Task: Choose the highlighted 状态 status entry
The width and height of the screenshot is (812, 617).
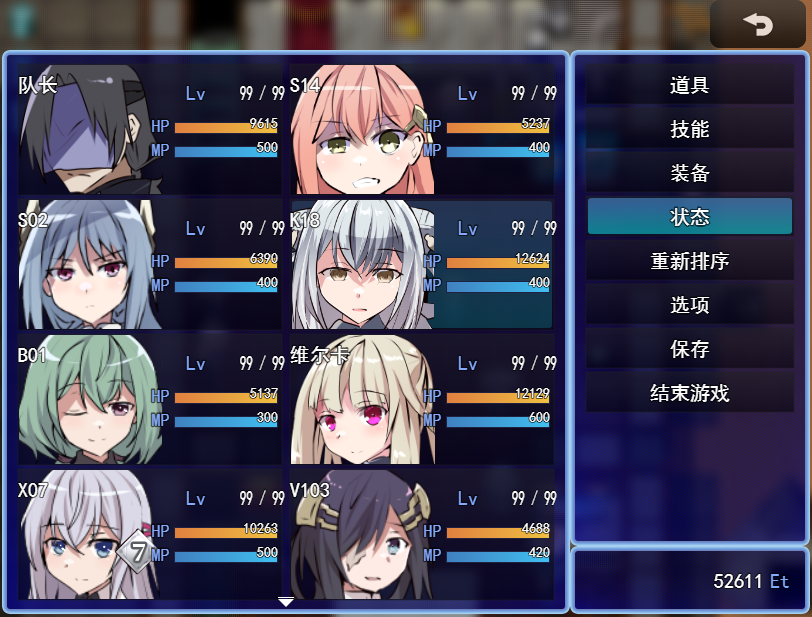Action: (x=689, y=217)
